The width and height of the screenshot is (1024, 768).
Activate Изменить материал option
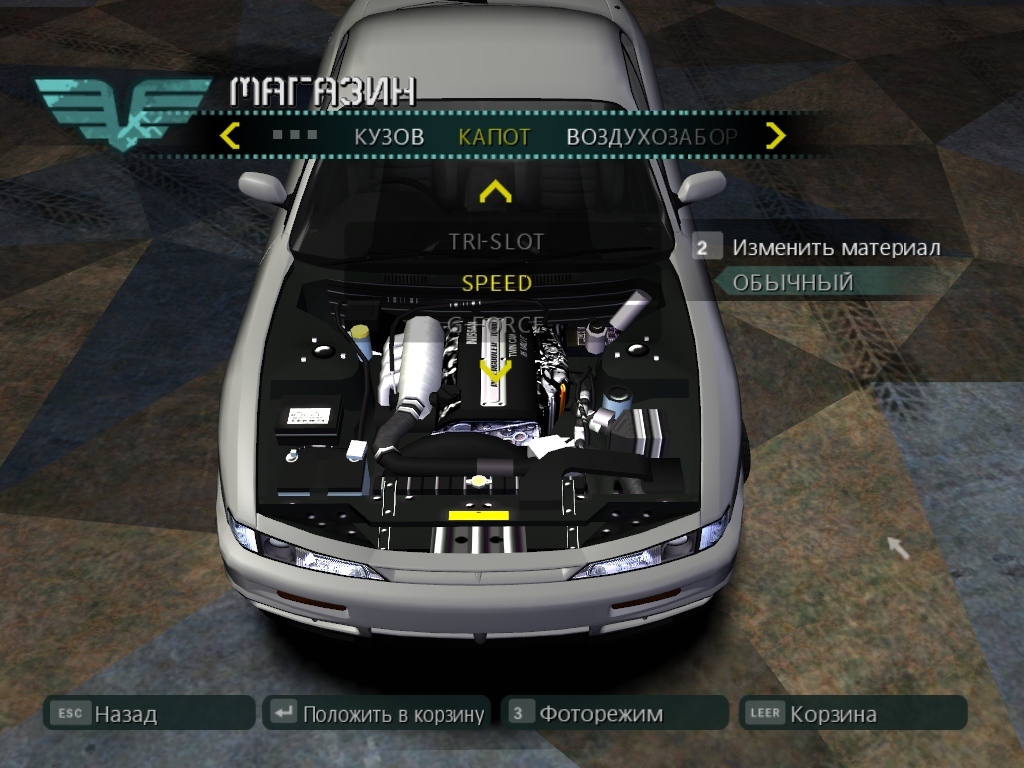coord(835,248)
